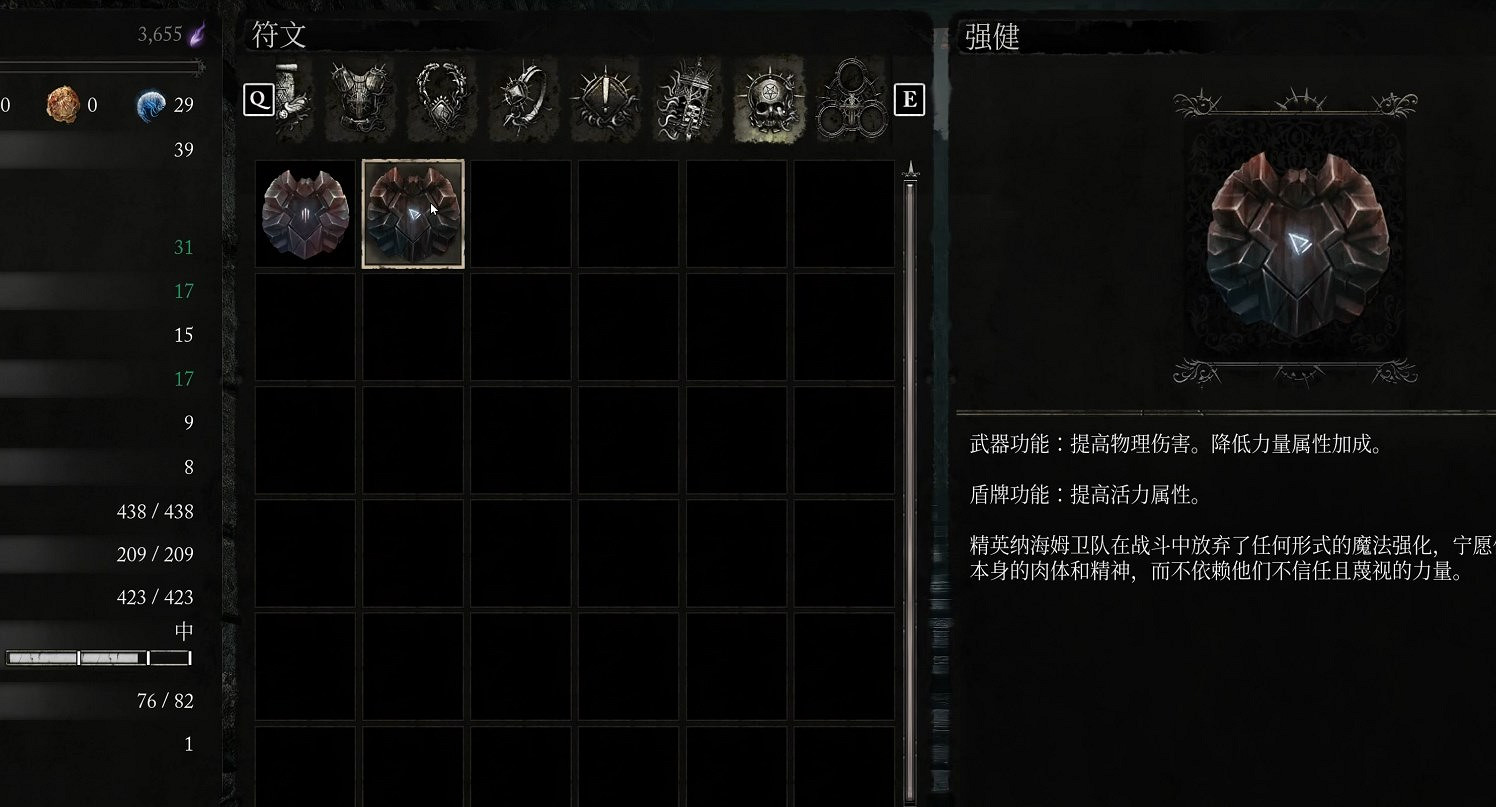Viewport: 1496px width, 807px height.
Task: Click the bronze orb currency icon
Action: click(62, 104)
